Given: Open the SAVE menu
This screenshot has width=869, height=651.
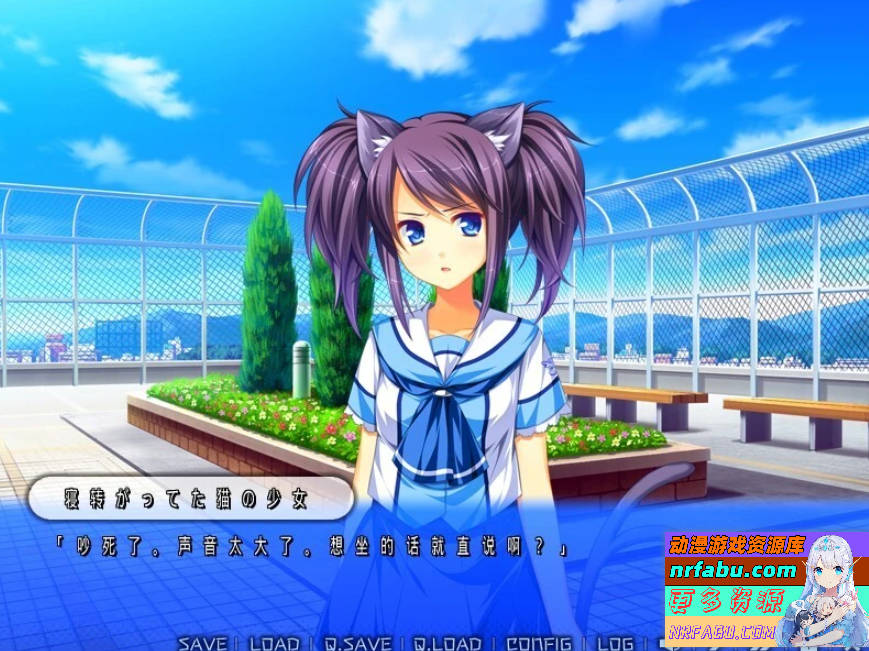Looking at the screenshot, I should [x=202, y=643].
